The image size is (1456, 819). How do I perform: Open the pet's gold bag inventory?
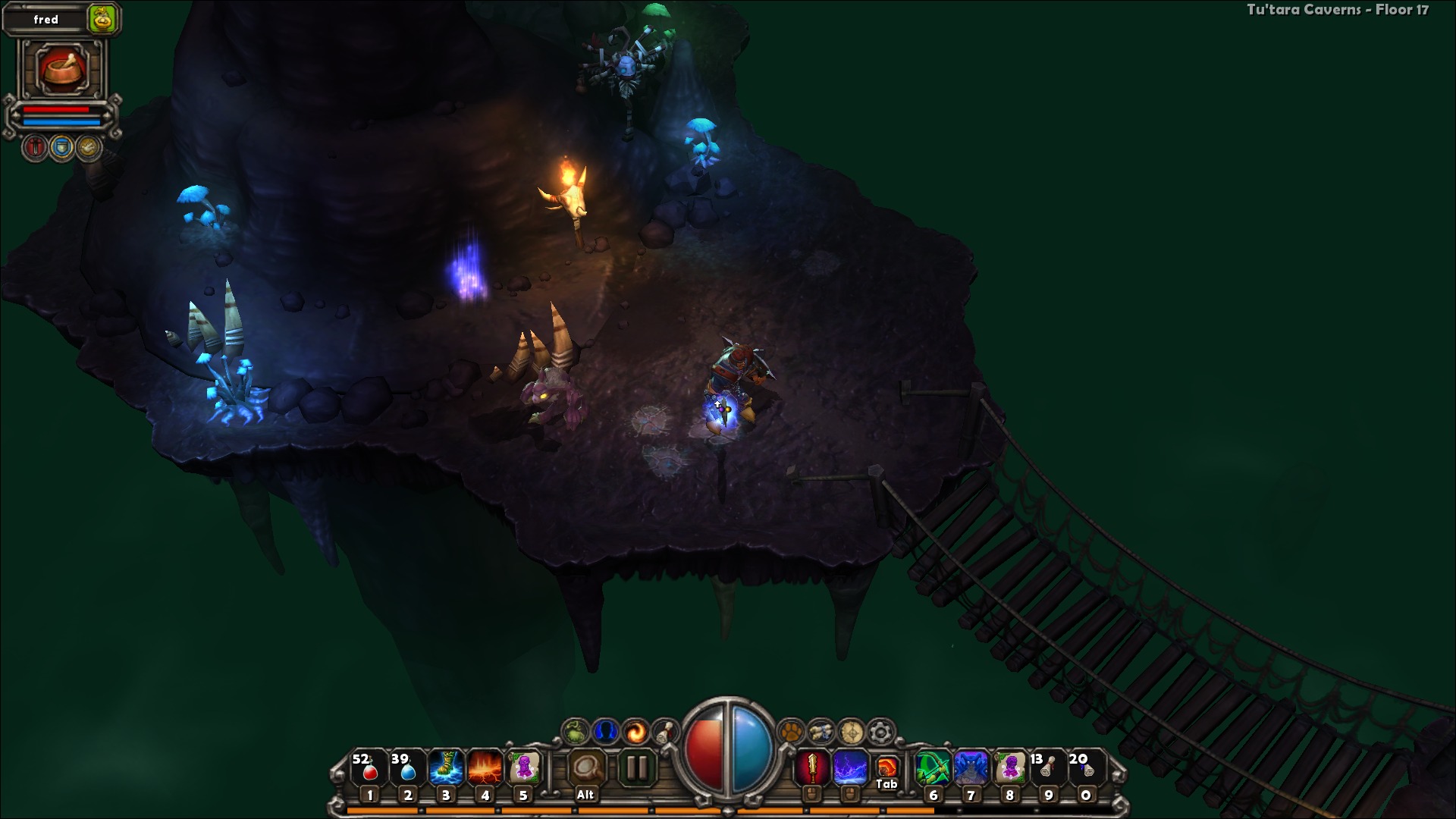(x=102, y=19)
